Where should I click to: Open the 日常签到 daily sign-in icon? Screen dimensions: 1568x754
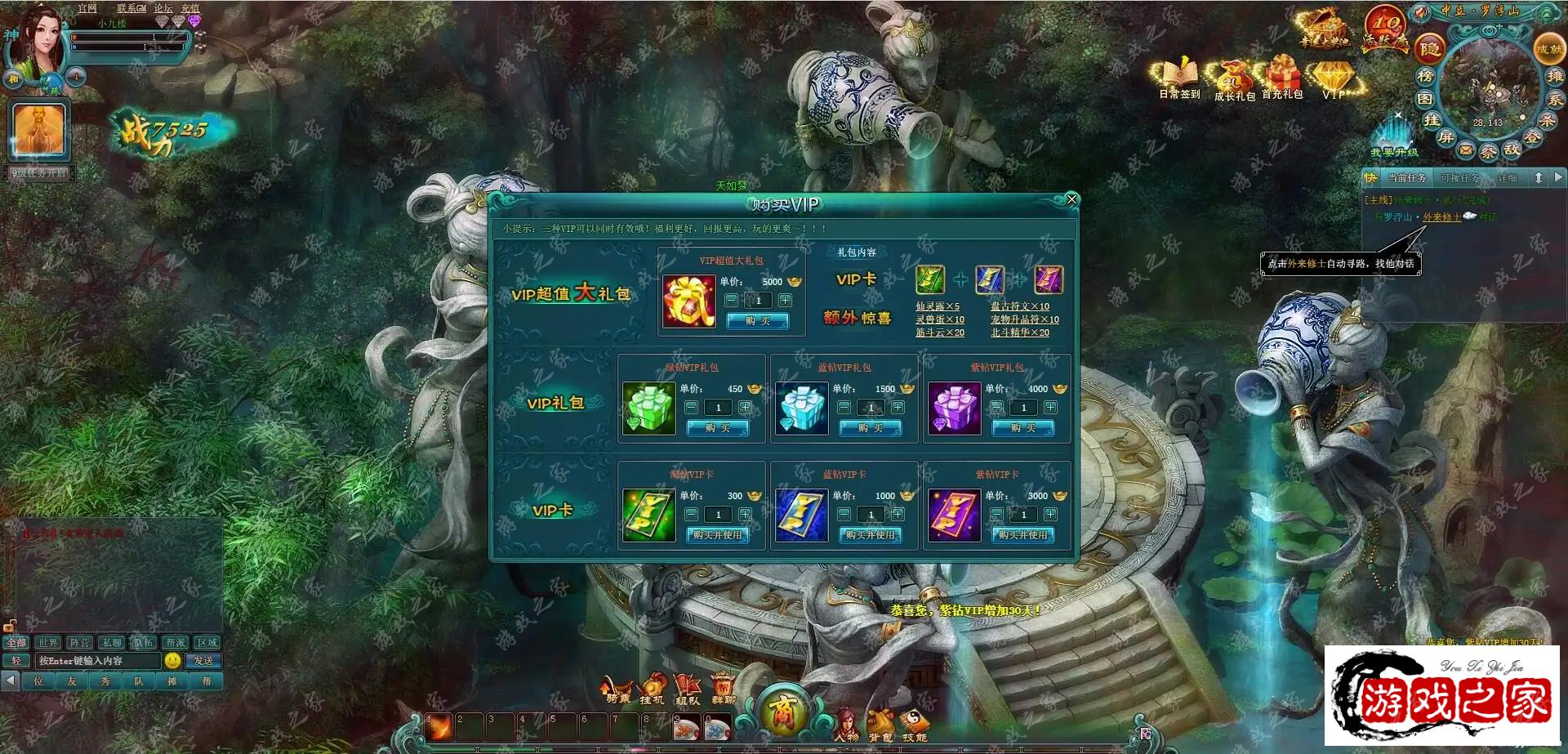1178,78
